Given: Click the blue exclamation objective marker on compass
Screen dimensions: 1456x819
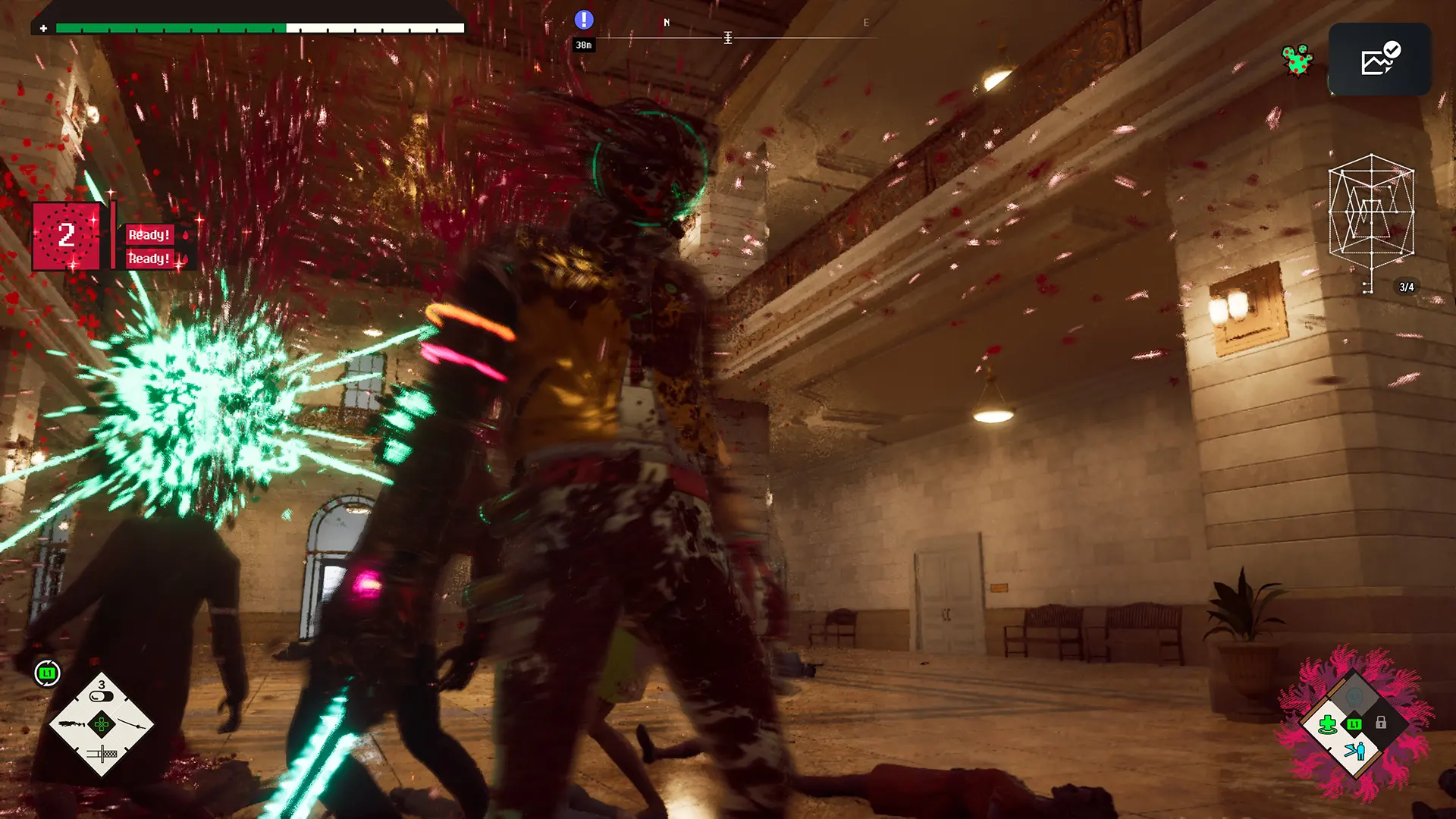Looking at the screenshot, I should [583, 20].
